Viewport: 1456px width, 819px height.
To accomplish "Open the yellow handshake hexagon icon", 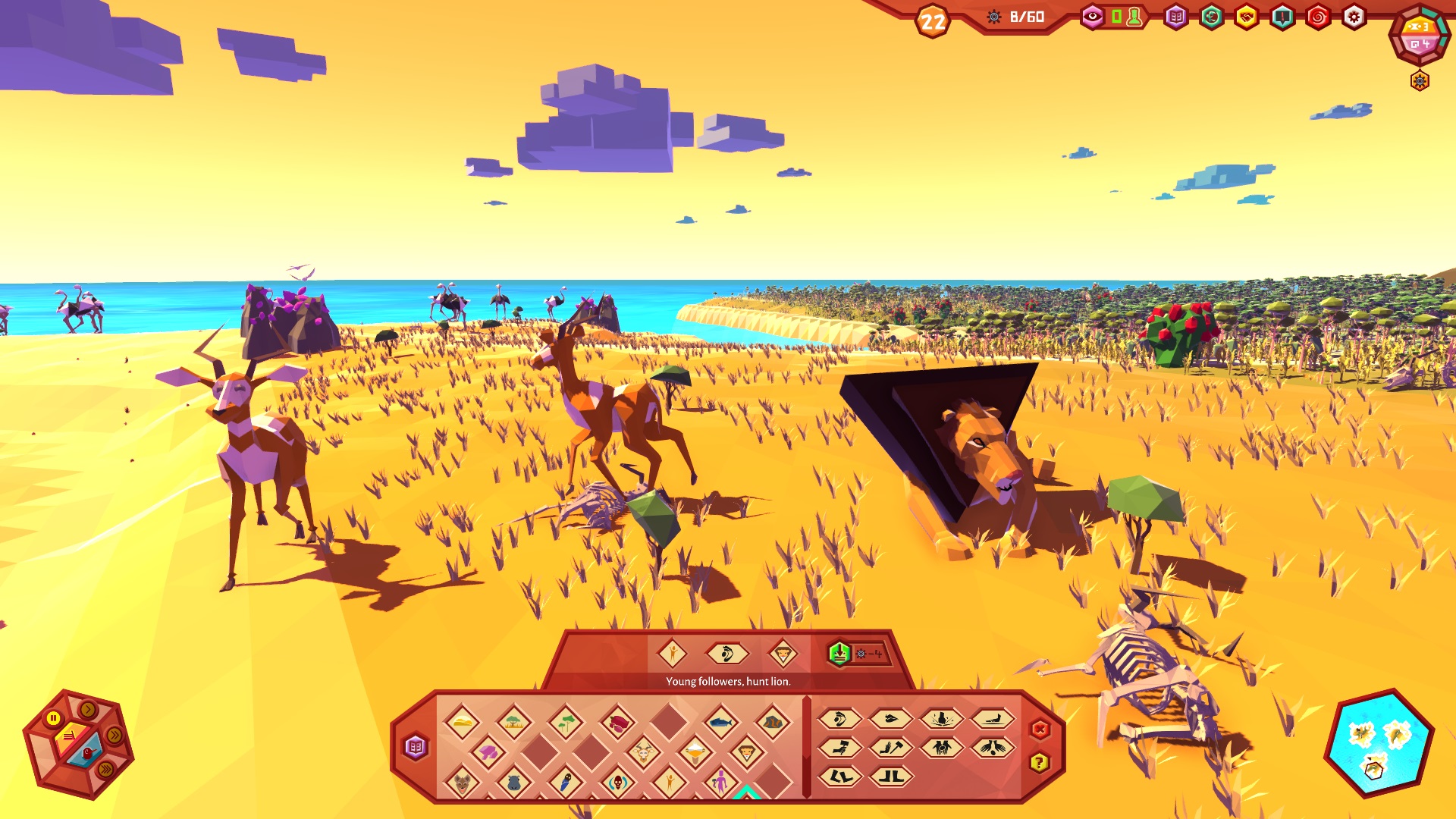I will pos(1247,17).
